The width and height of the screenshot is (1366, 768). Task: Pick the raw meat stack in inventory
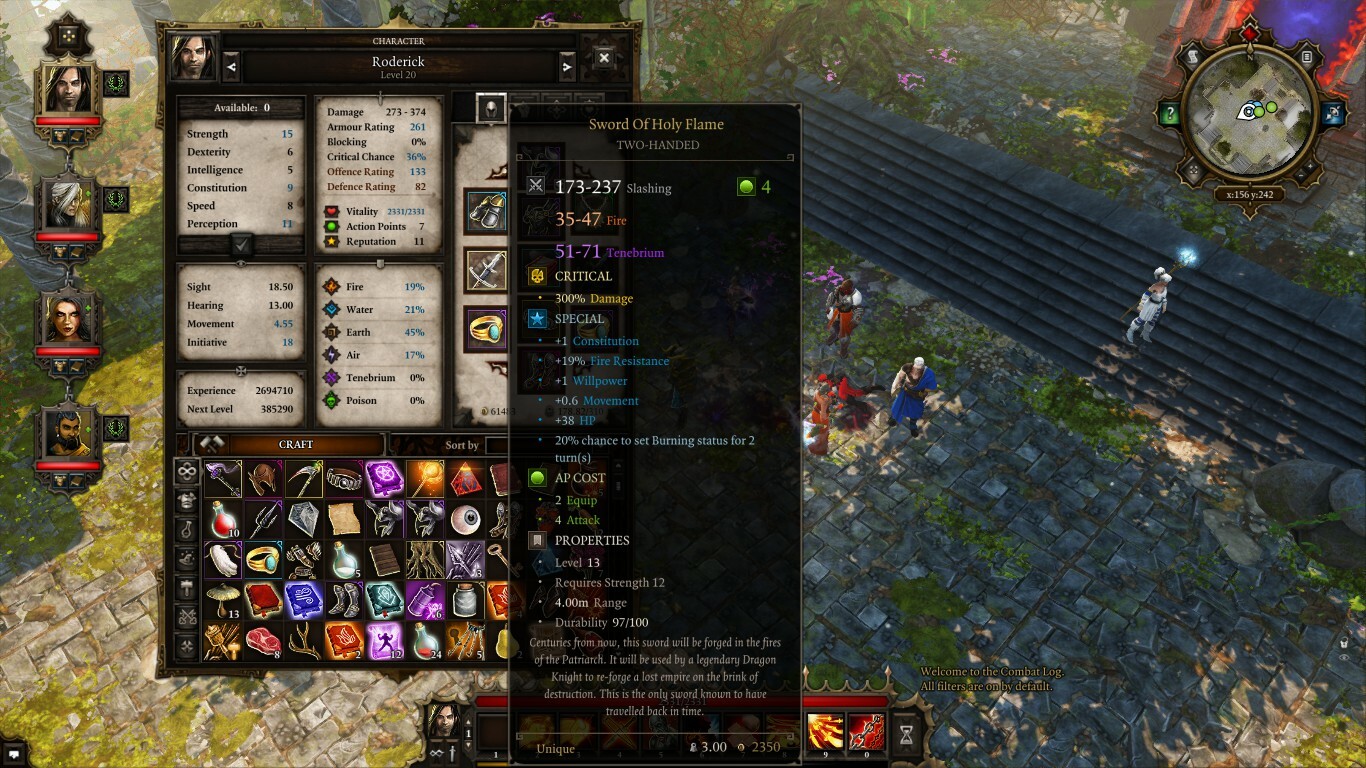[264, 641]
